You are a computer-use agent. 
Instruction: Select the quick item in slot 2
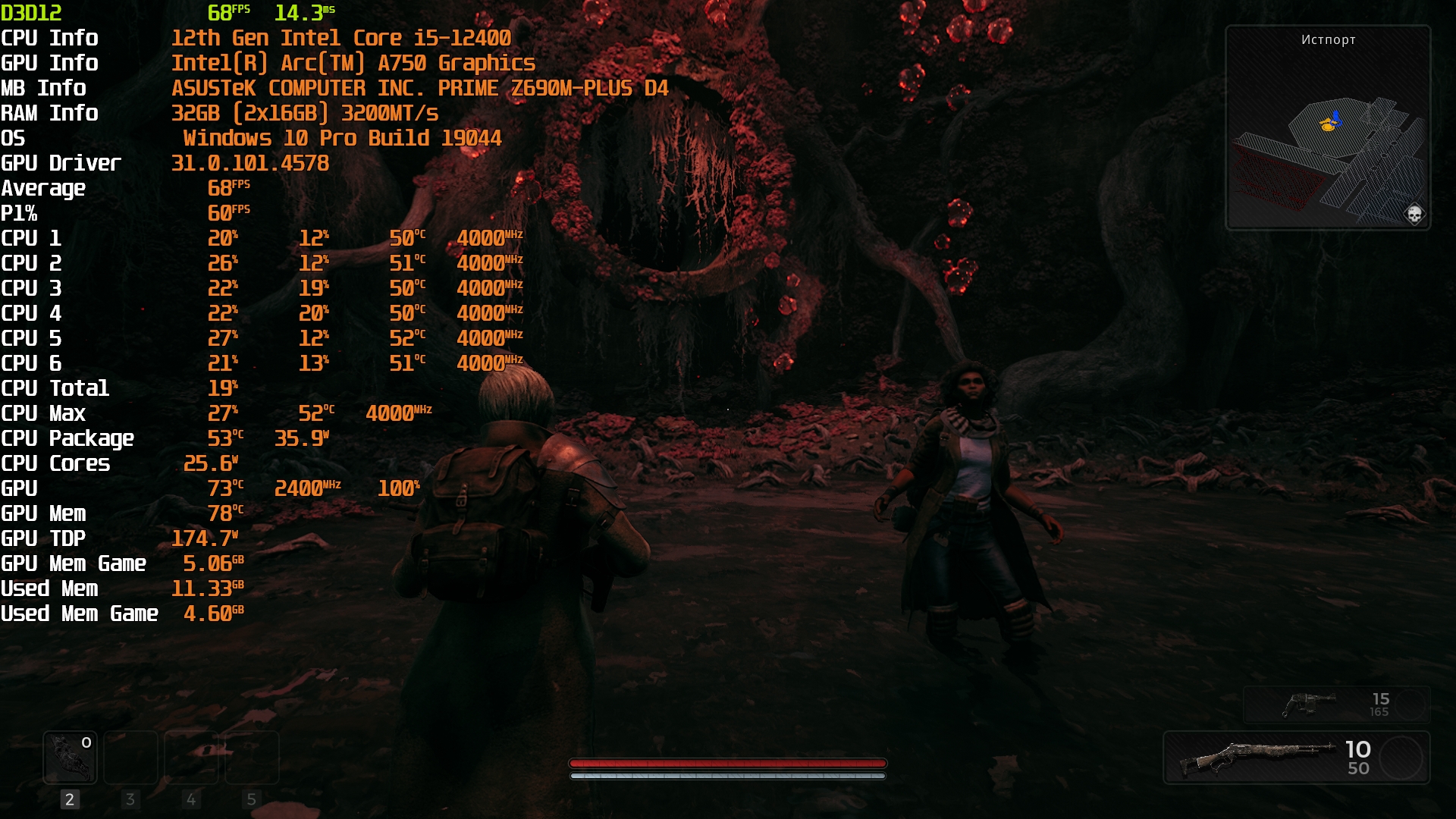[x=70, y=757]
